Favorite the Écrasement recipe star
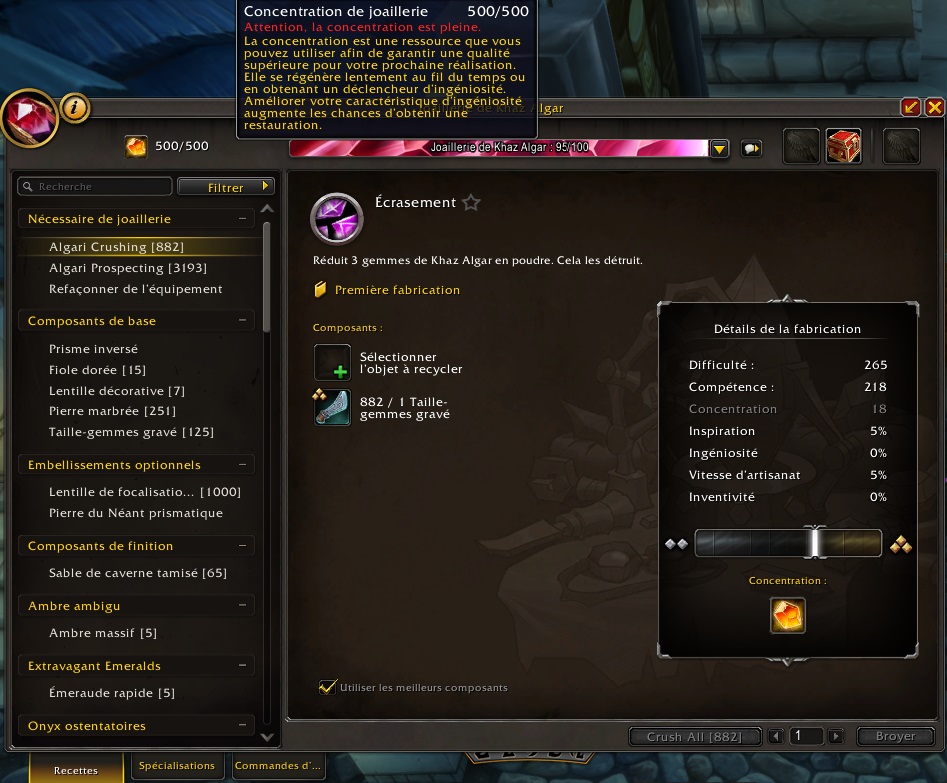Screen dimensions: 947x783 [x=472, y=203]
